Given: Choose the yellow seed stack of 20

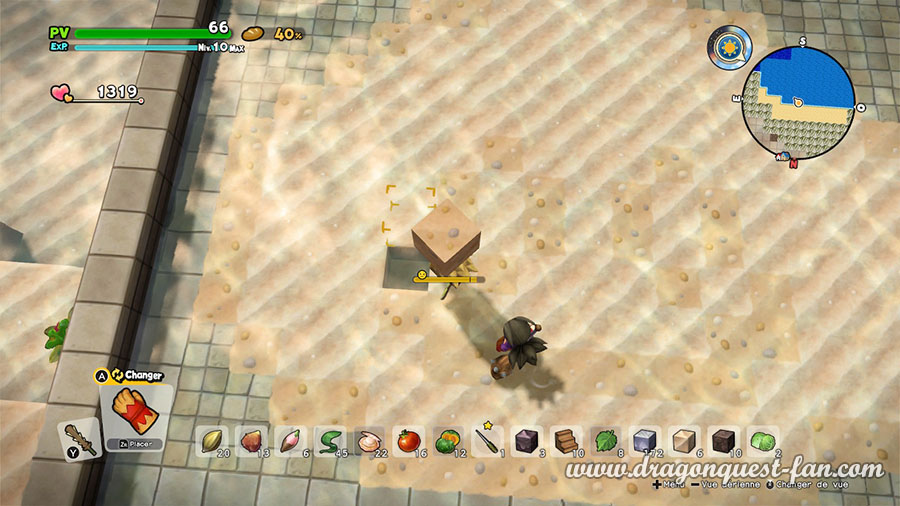Looking at the screenshot, I should click(x=213, y=440).
